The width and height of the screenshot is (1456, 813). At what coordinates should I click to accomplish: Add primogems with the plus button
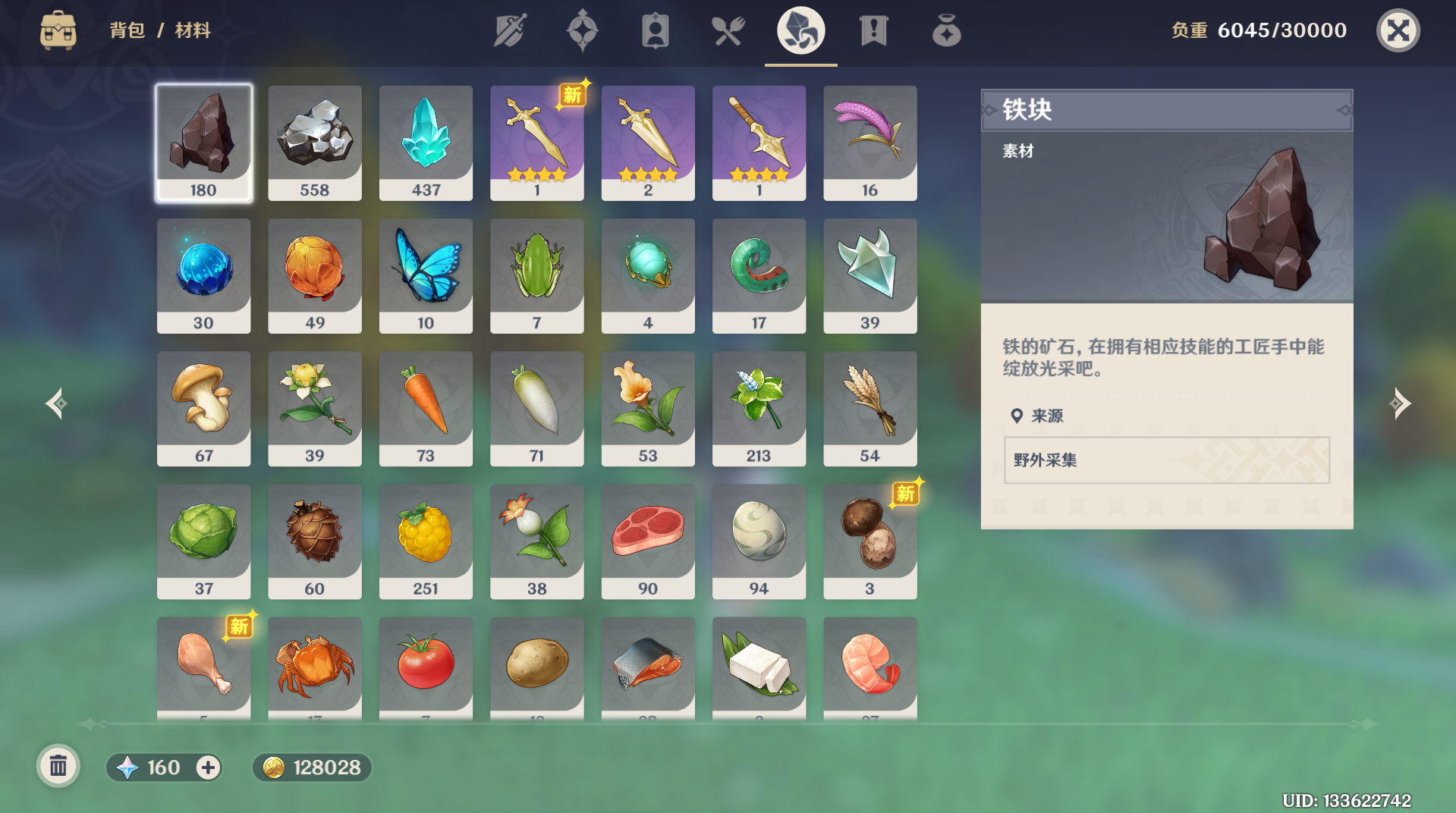pos(208,767)
